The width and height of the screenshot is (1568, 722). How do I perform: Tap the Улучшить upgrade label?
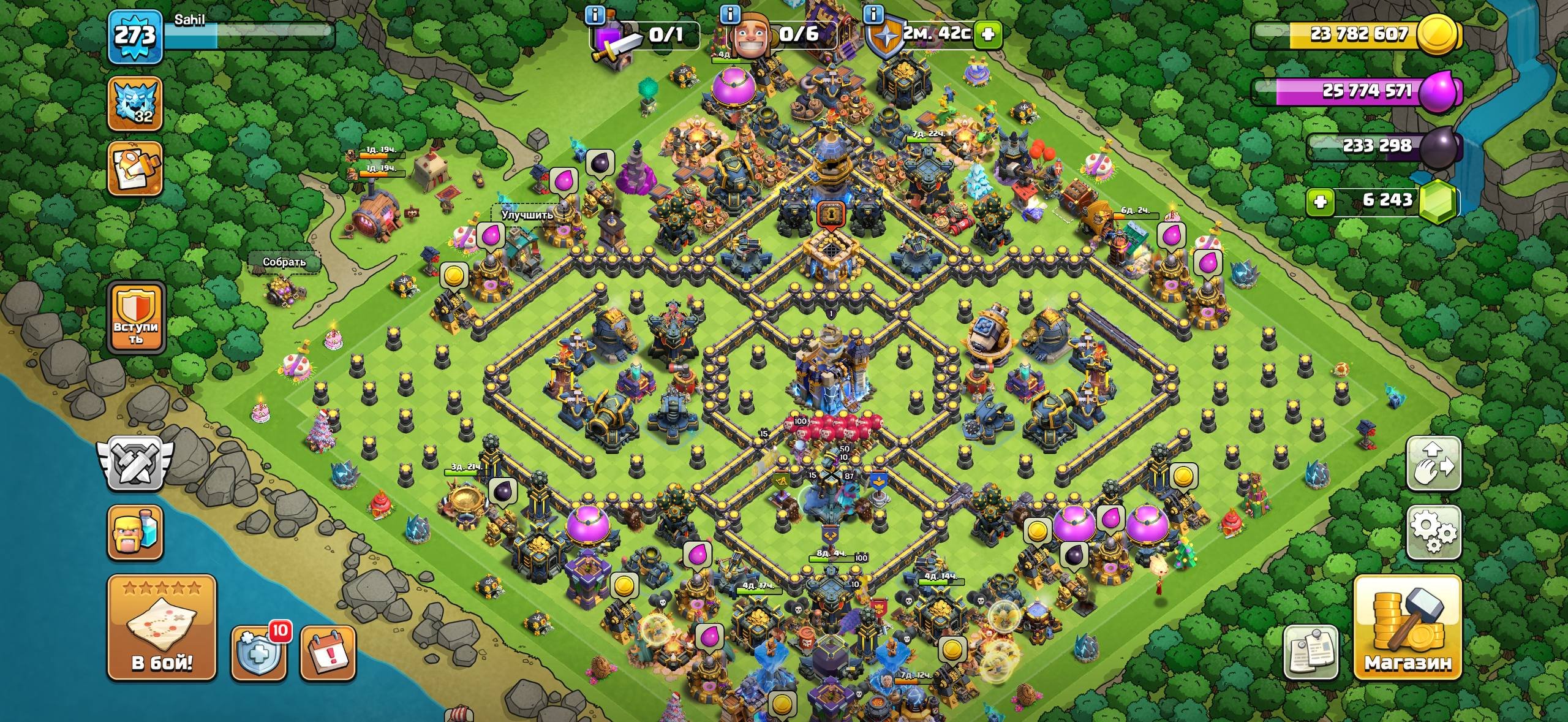[527, 215]
